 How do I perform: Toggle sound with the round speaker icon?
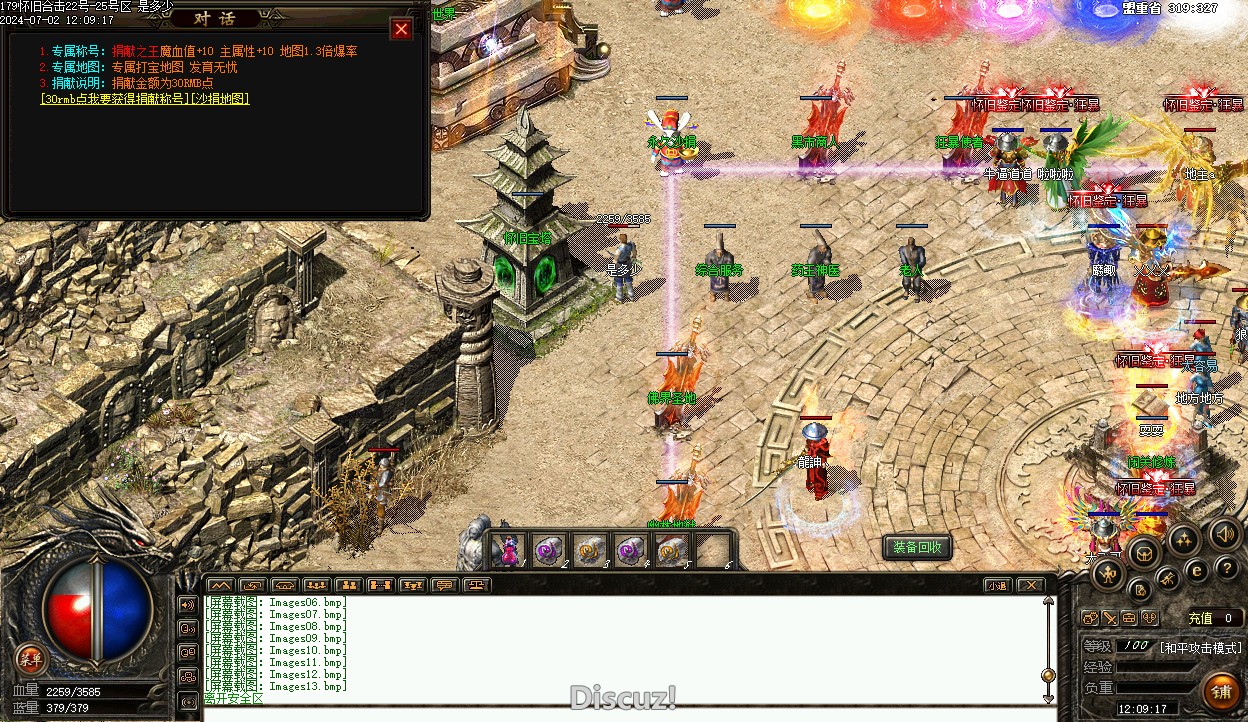point(1225,532)
